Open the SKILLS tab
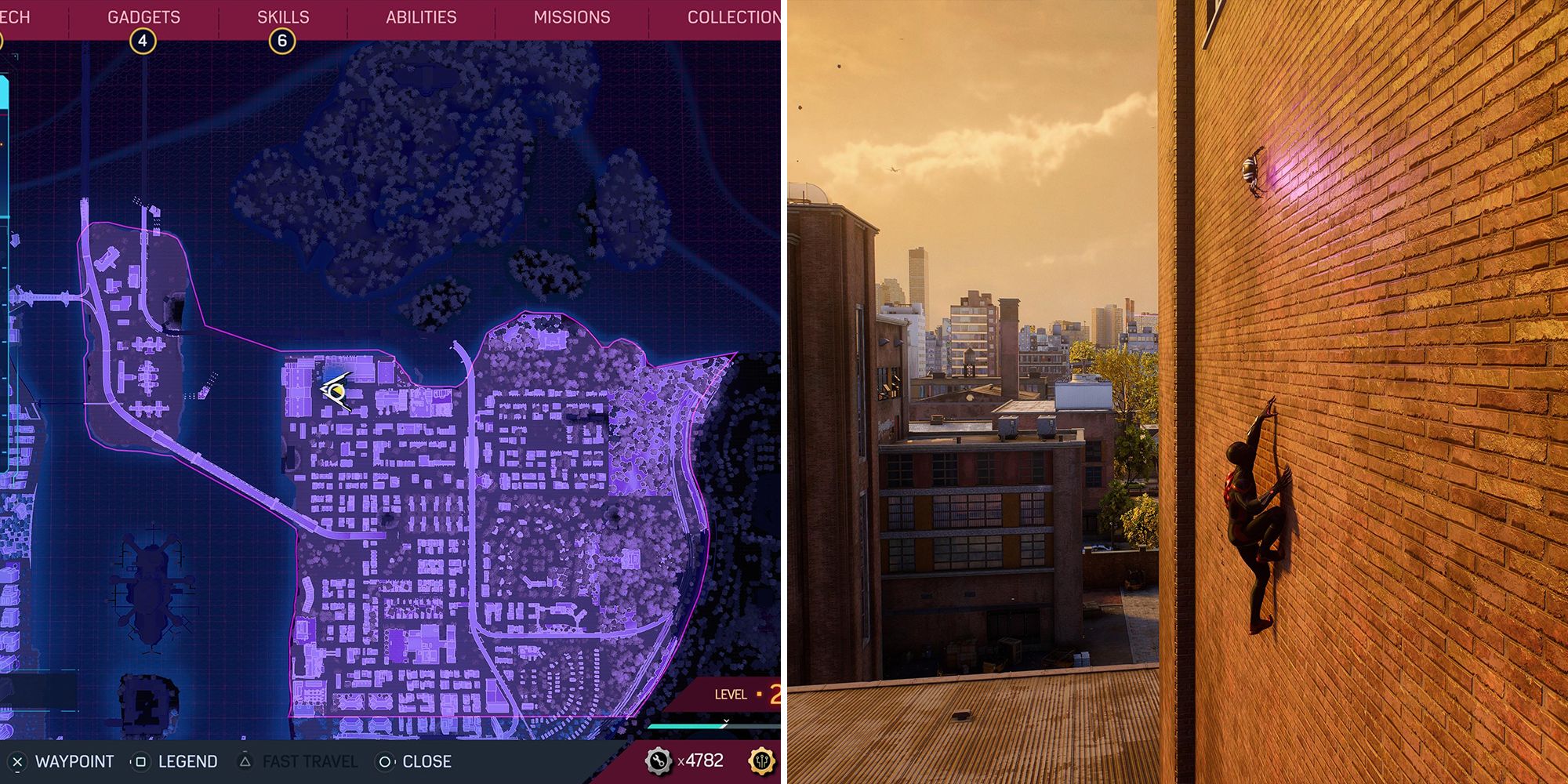 coord(284,16)
